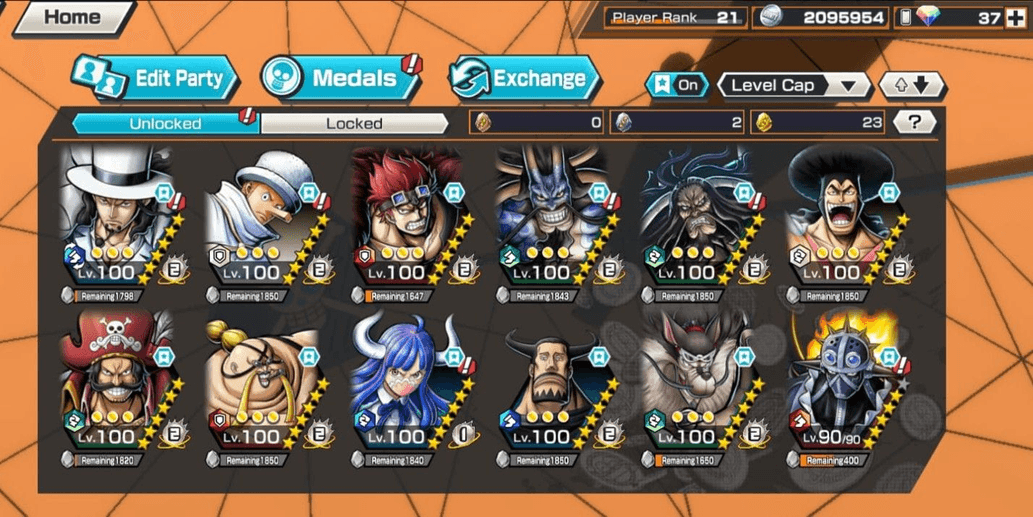Screen dimensions: 1033x517
Task: Toggle the bookmark On filter
Action: pos(677,85)
